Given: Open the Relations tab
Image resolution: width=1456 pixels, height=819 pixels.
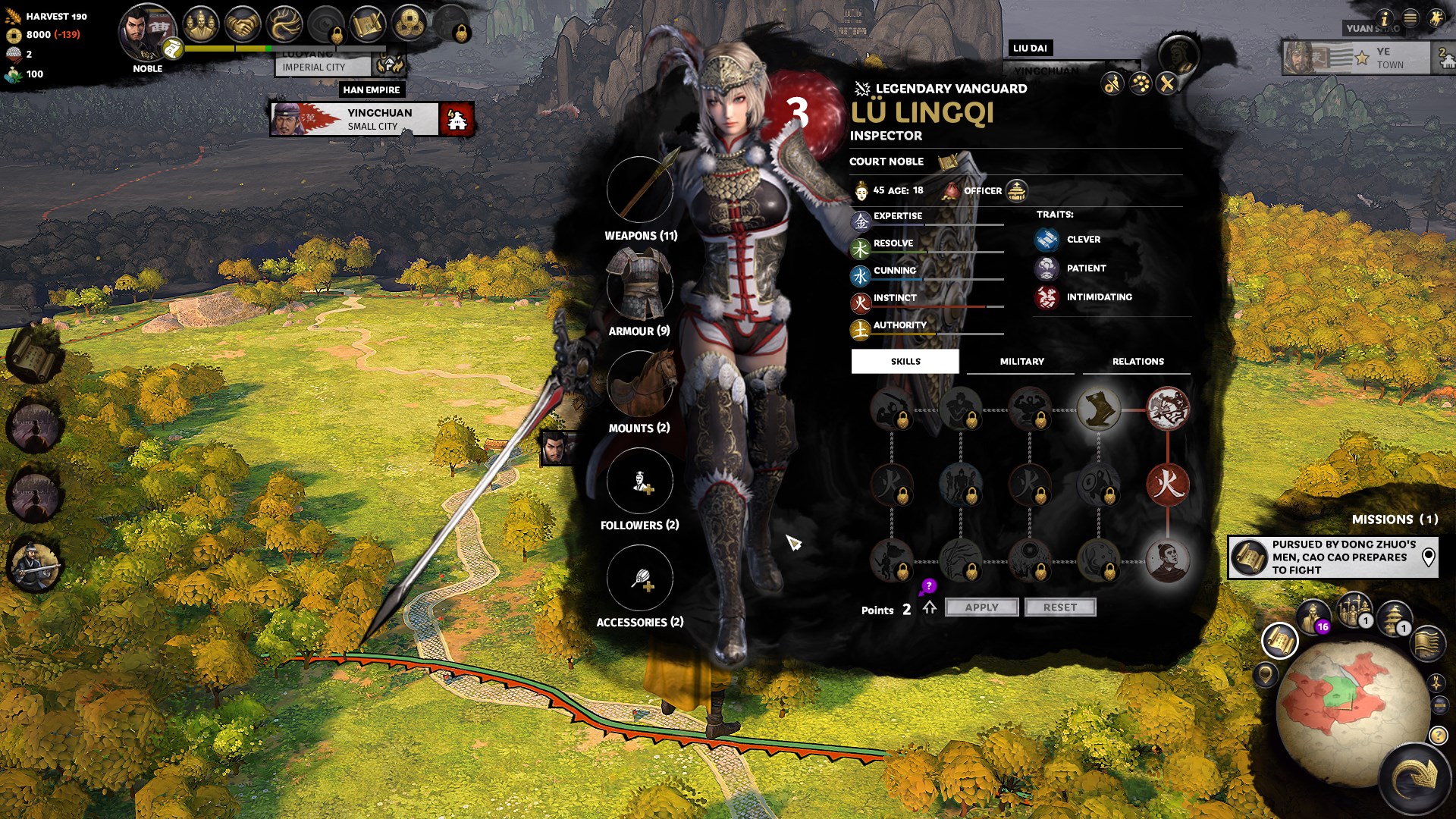Looking at the screenshot, I should (x=1137, y=362).
